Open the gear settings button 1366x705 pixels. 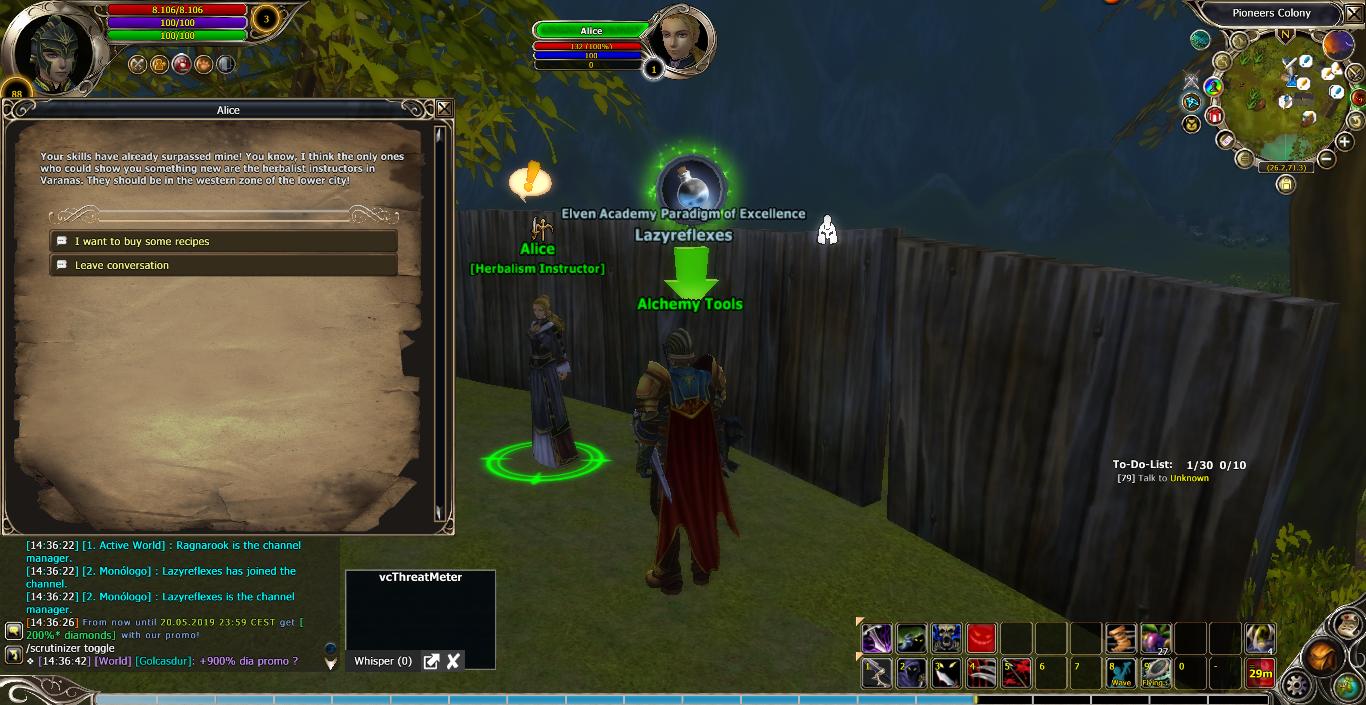[1297, 686]
